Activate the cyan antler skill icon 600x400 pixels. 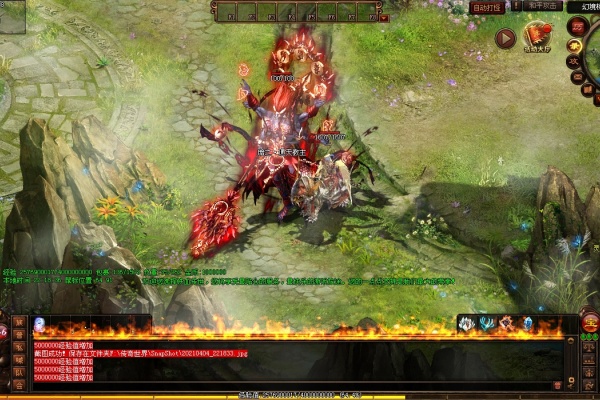pyautogui.click(x=486, y=323)
